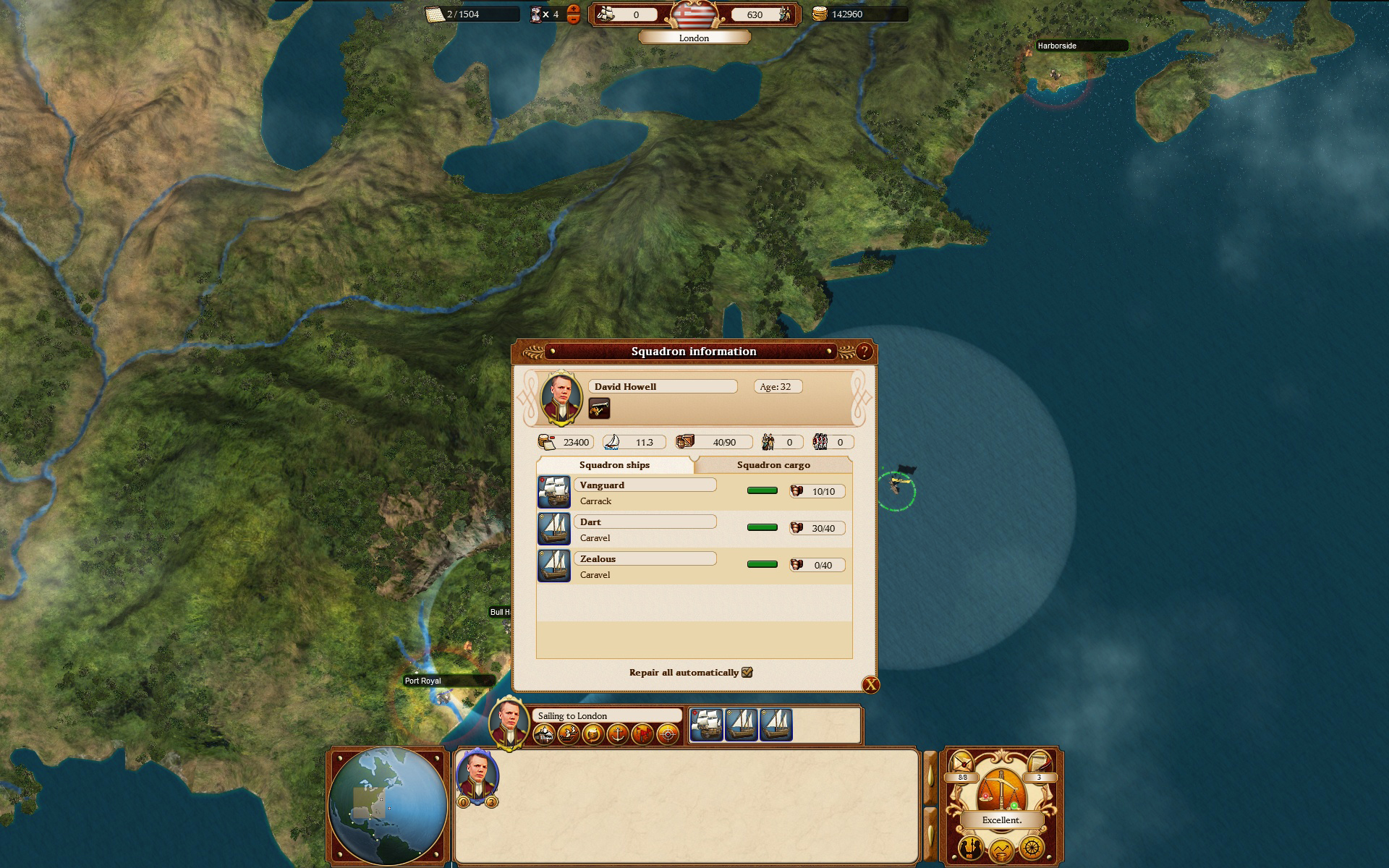
Task: Switch to the Squadron cargo tab
Action: tap(773, 465)
